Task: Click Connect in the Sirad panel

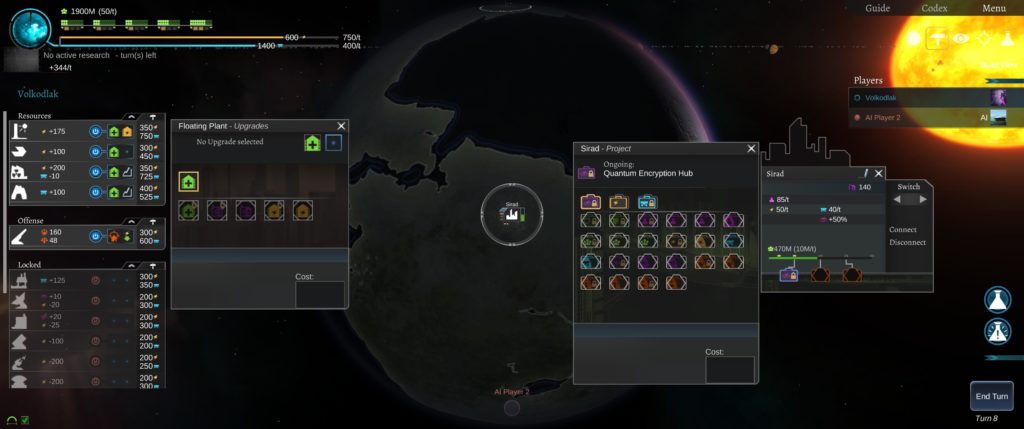Action: 902,229
